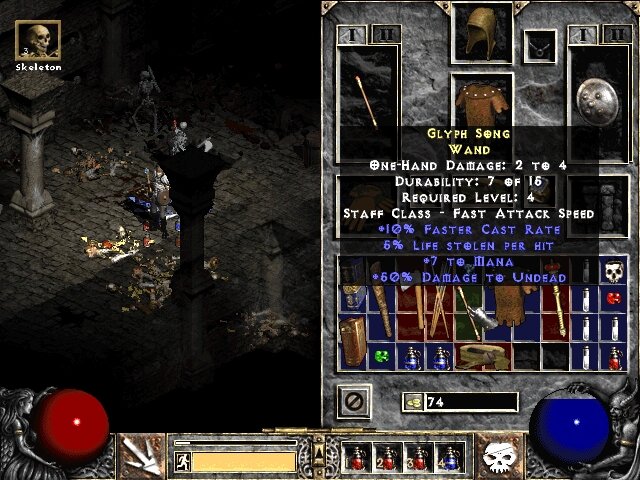Select the amulet equipment slot
Screen dimensions: 640x480
[x=543, y=45]
